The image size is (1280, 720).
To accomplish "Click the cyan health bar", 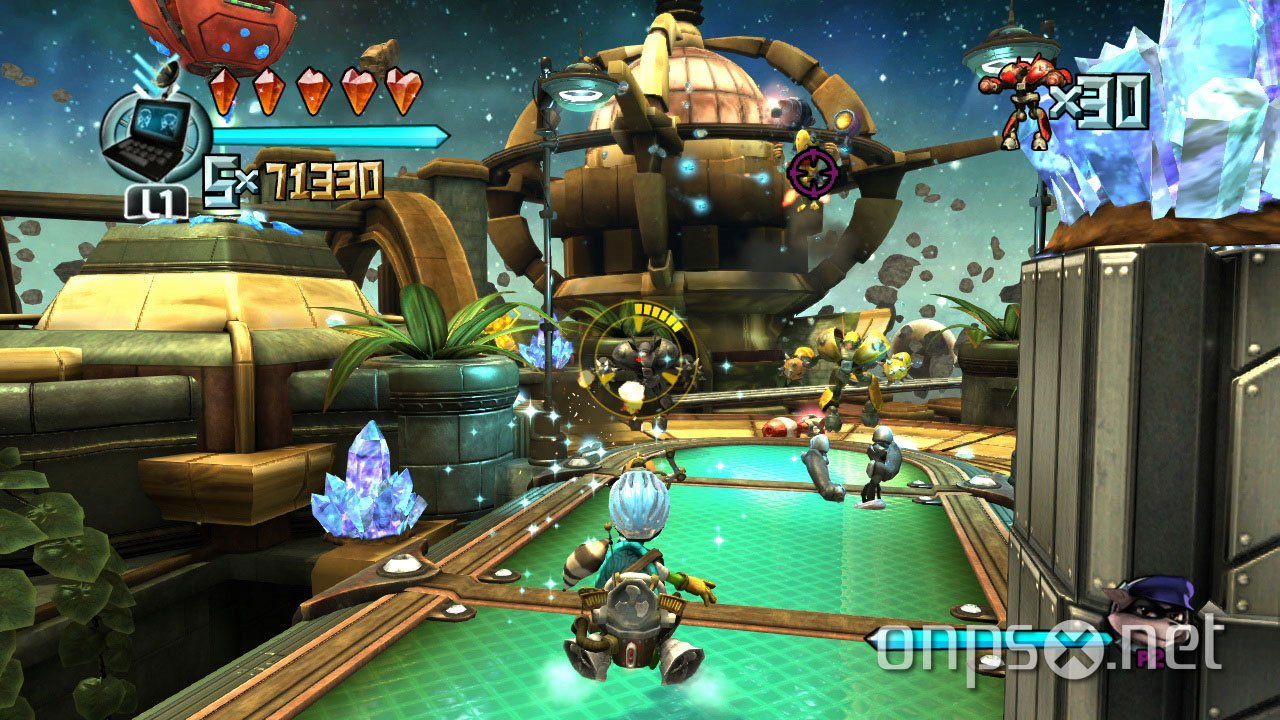I will pos(330,137).
